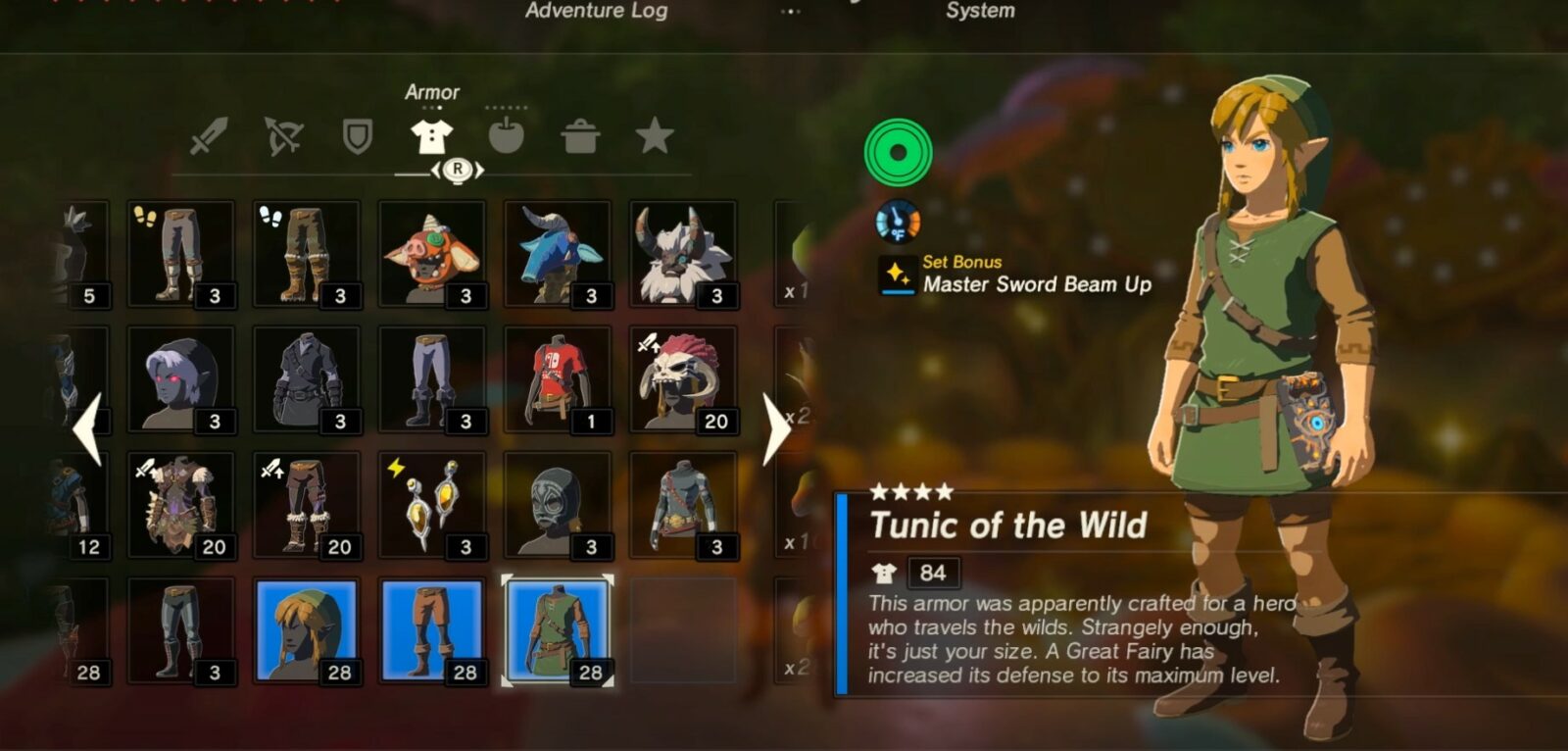Viewport: 1568px width, 751px height.
Task: Switch to the System tab
Action: point(979,11)
